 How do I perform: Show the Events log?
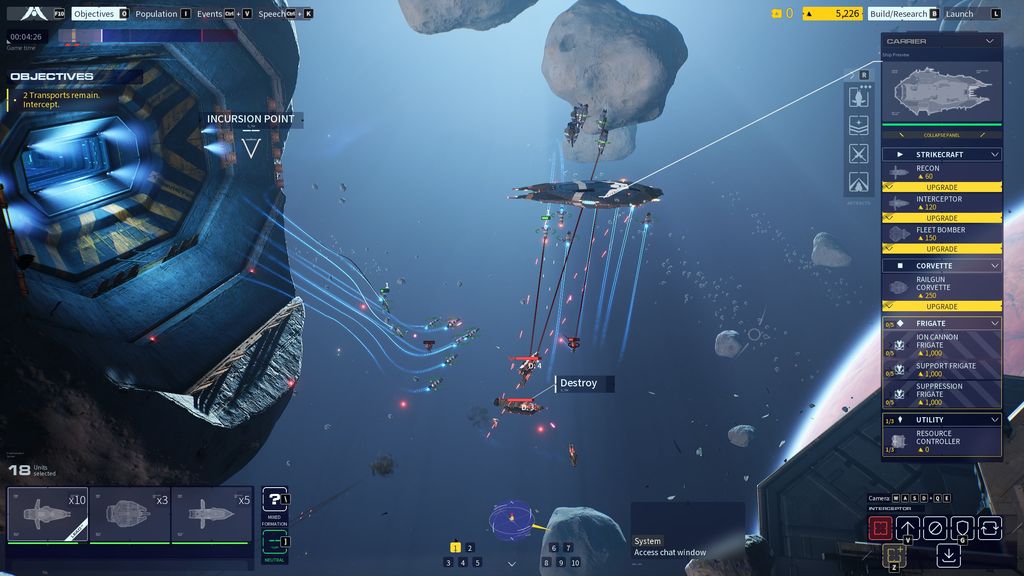[x=210, y=14]
